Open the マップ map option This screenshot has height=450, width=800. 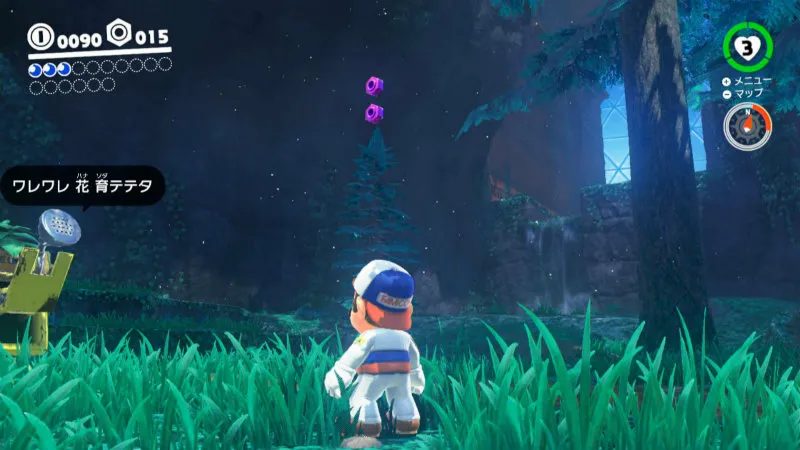[745, 93]
